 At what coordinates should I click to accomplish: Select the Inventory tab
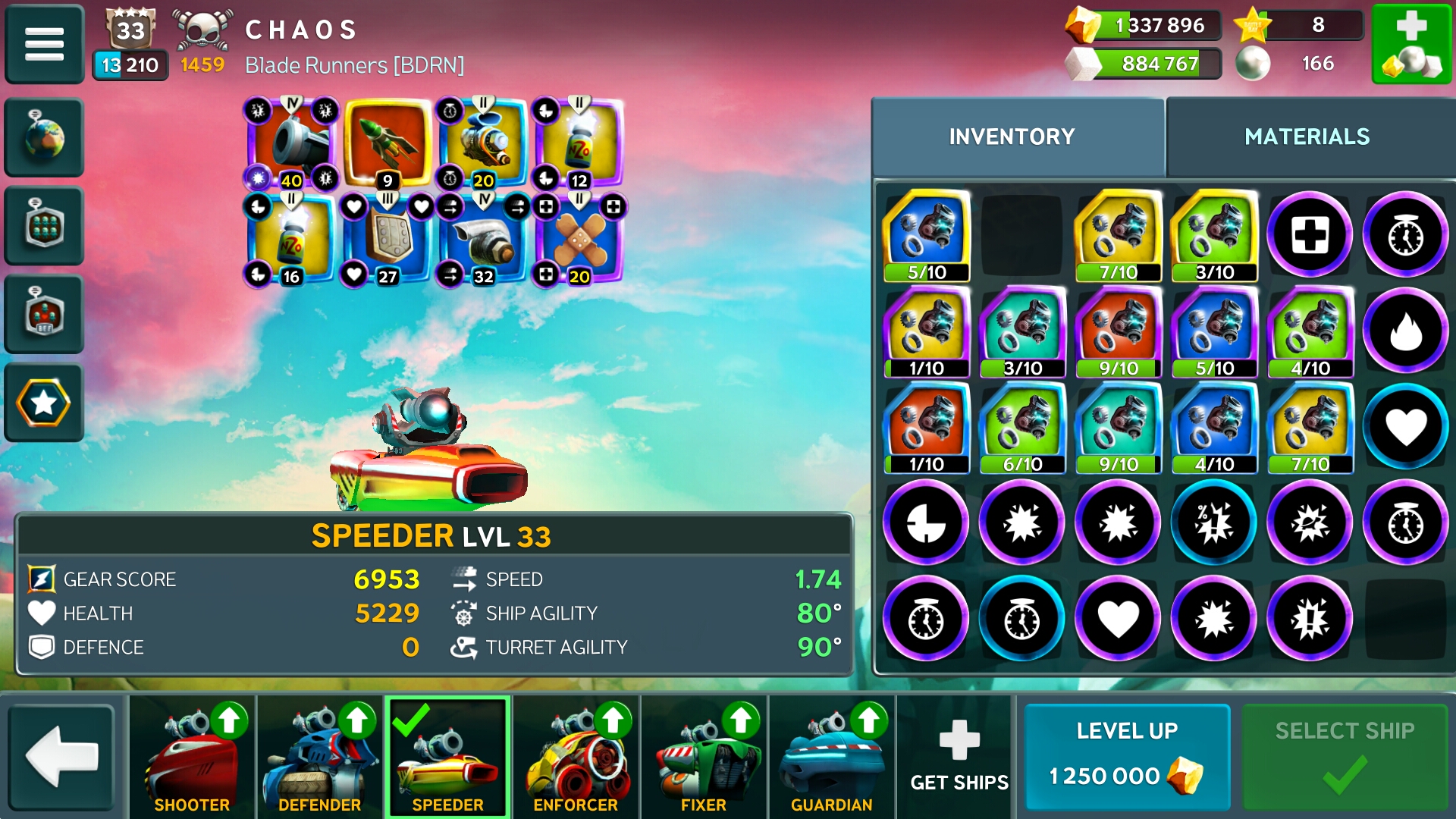1012,136
